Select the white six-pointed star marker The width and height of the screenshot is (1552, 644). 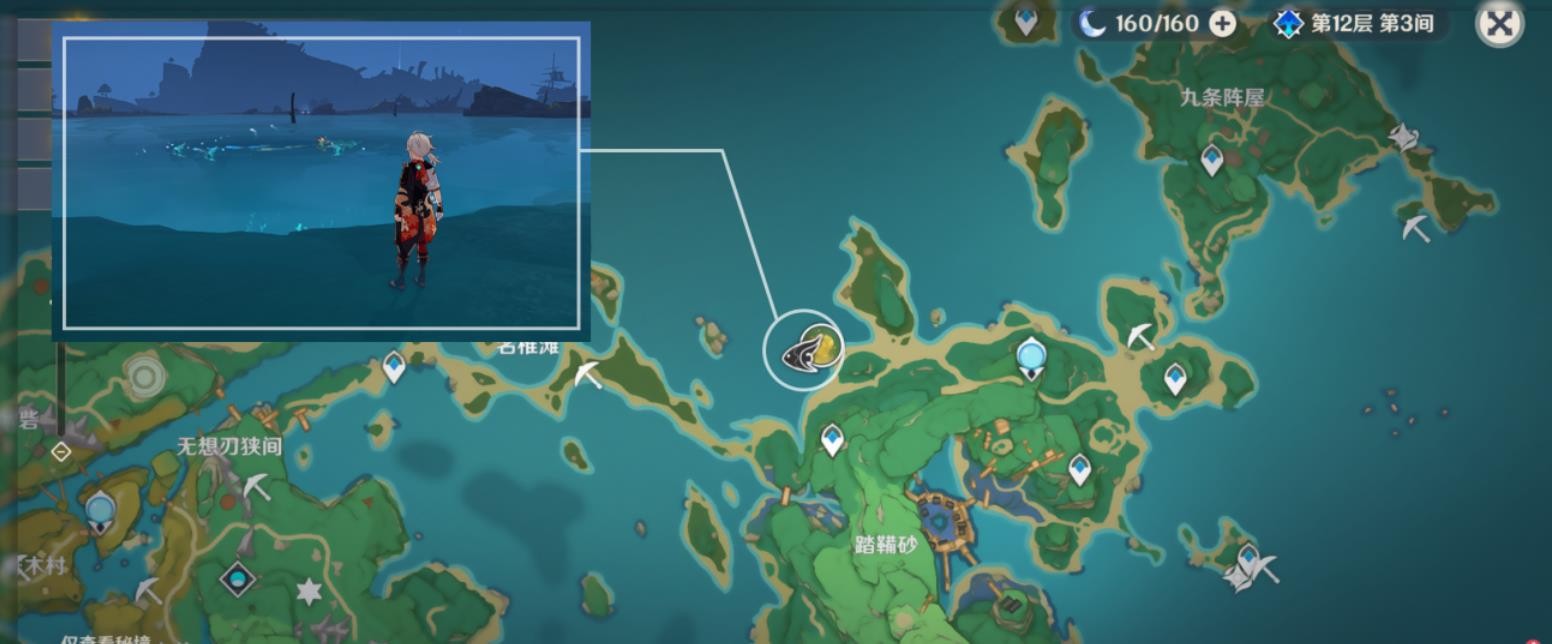[x=309, y=591]
